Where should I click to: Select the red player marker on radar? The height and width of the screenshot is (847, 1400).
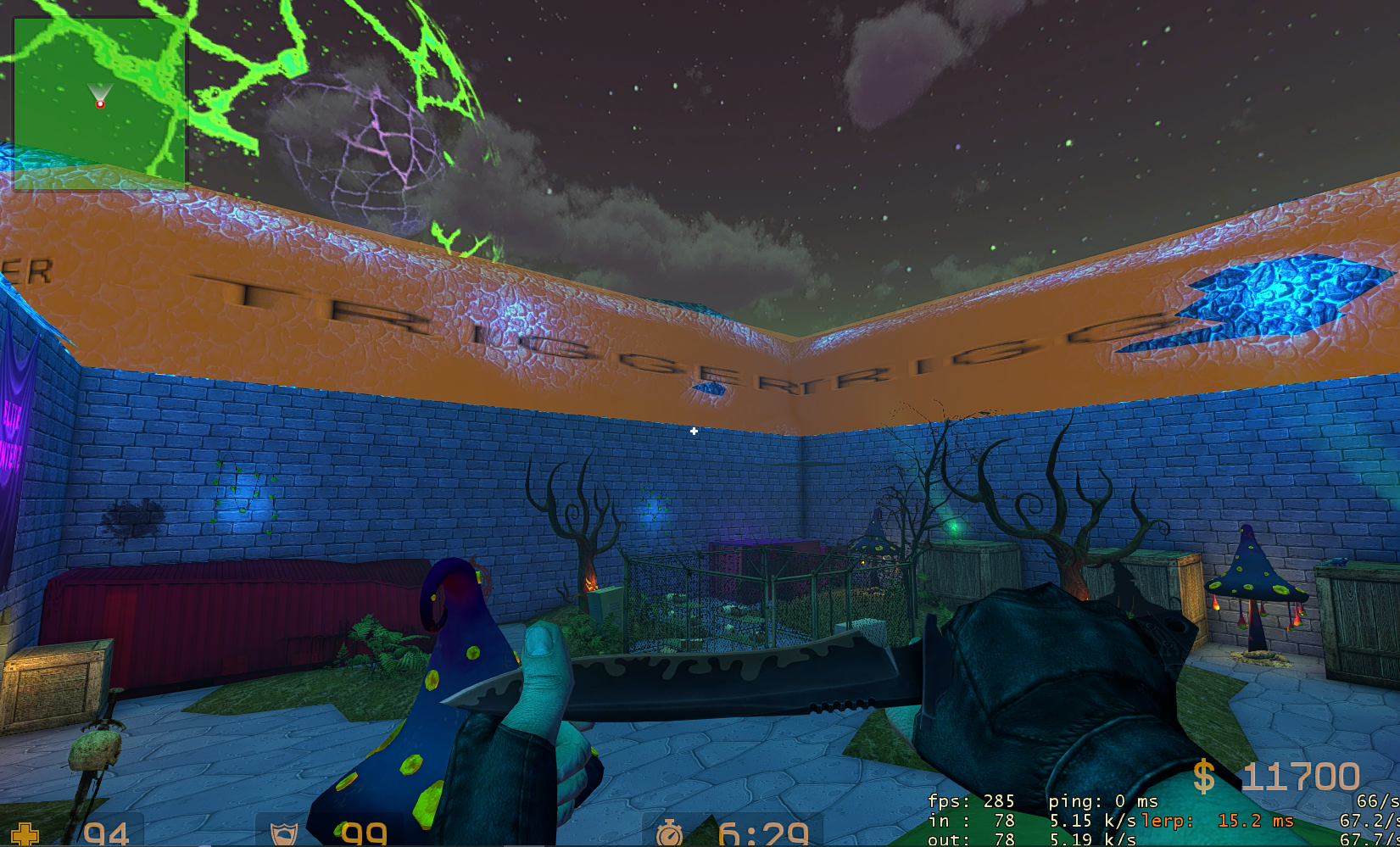(100, 103)
